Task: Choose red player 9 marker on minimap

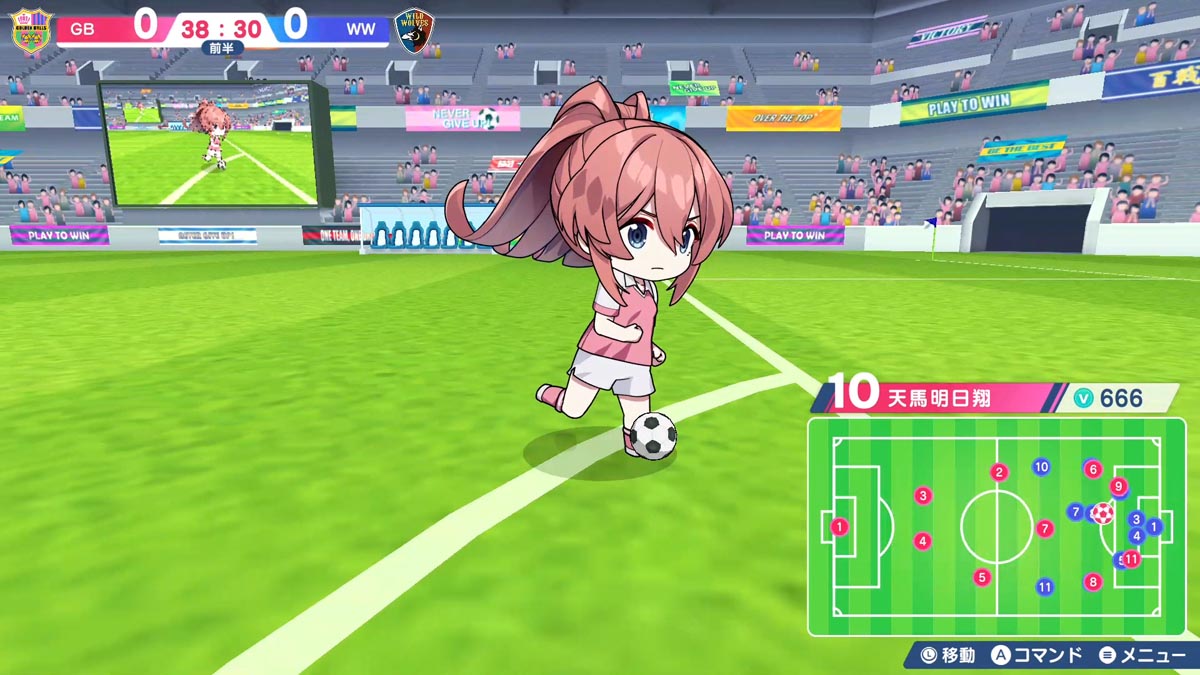Action: pos(1119,487)
